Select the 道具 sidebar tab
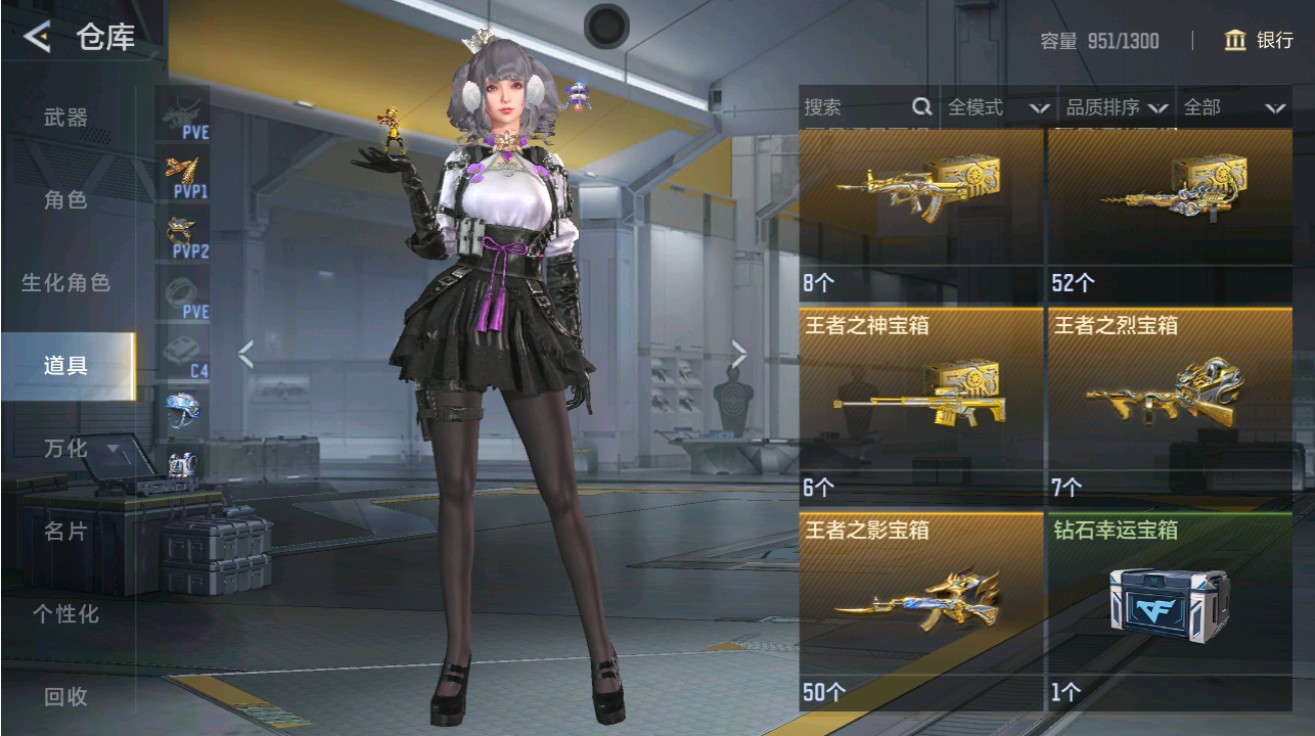Screen dimensions: 1315x736 click(x=65, y=366)
